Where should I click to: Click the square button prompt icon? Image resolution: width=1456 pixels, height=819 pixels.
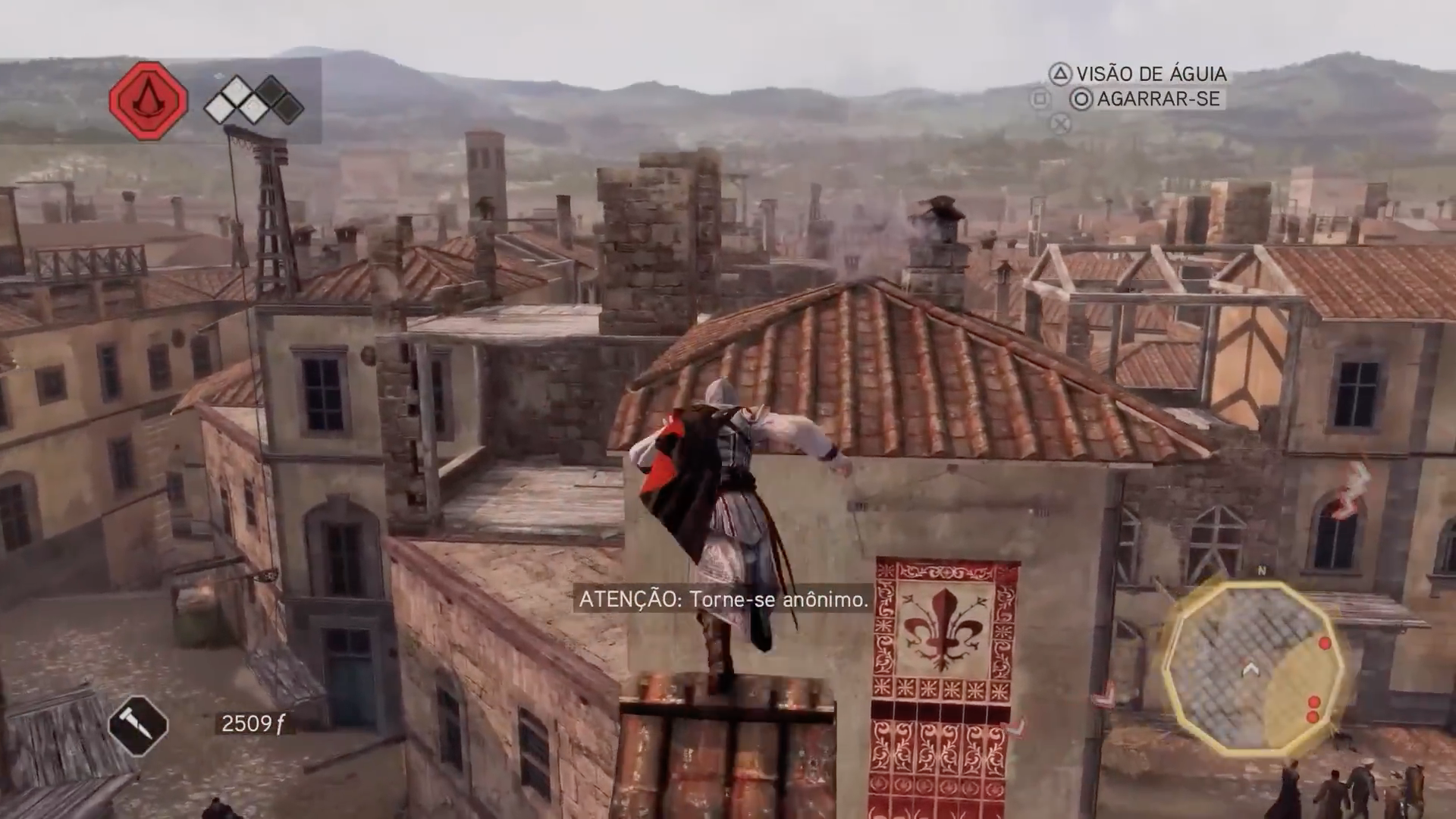tap(1038, 99)
